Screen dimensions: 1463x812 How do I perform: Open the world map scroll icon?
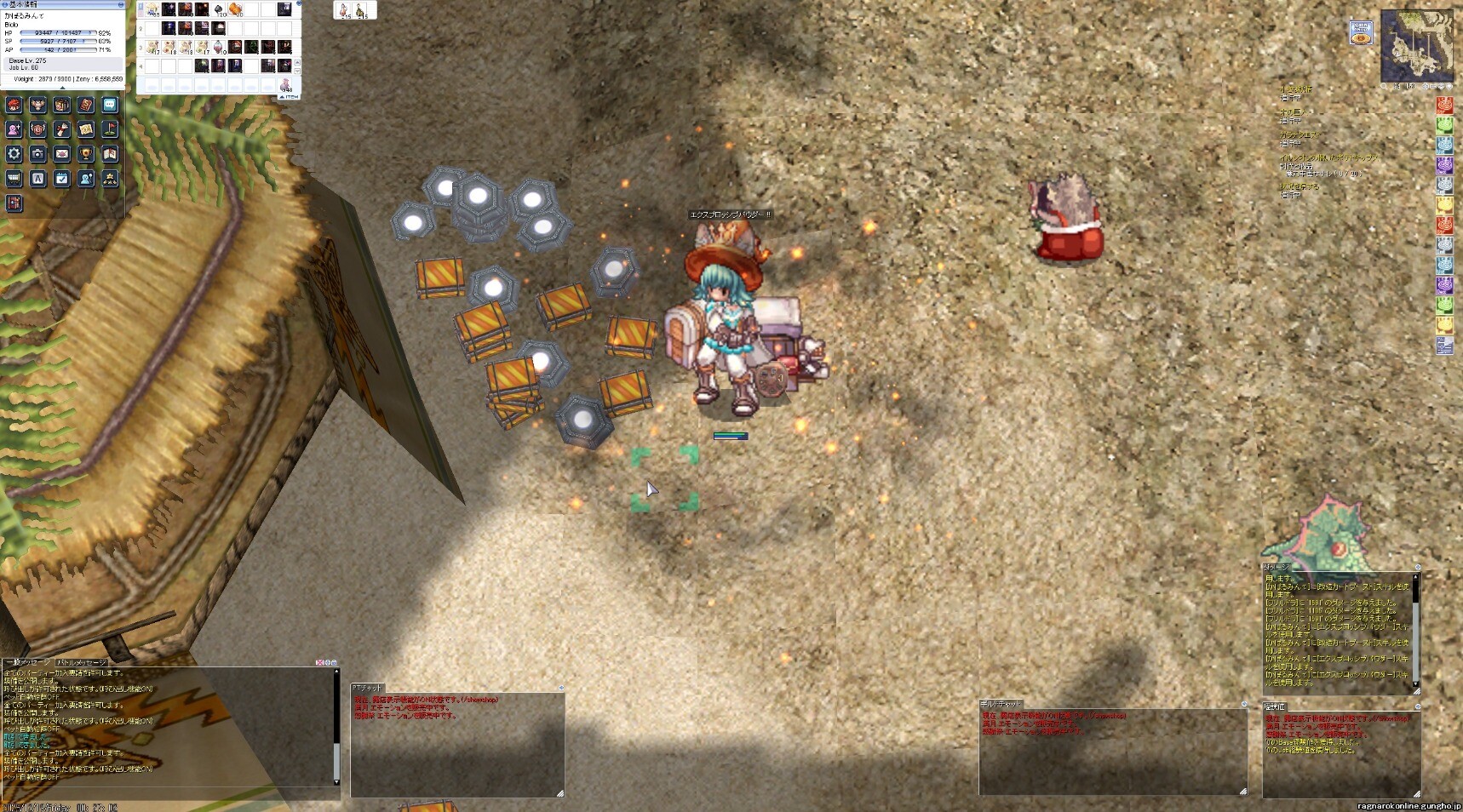(x=86, y=129)
